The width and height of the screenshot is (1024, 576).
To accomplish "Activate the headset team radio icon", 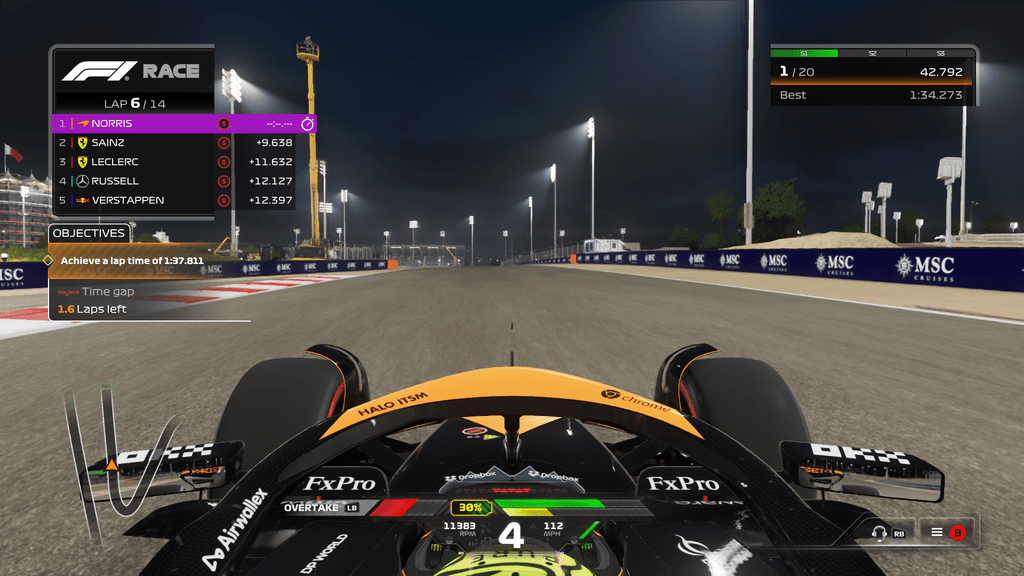I will coord(880,533).
